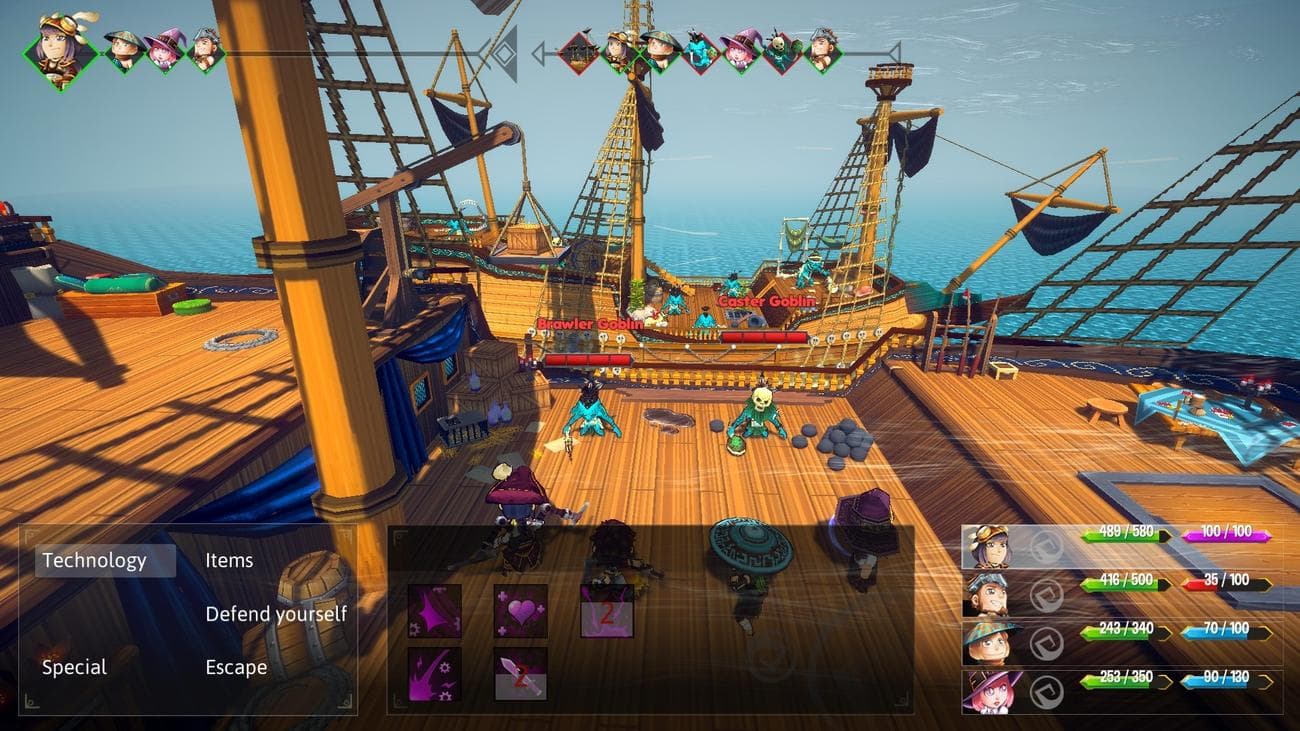The width and height of the screenshot is (1300, 731).
Task: Click the Escape command
Action: pyautogui.click(x=237, y=666)
